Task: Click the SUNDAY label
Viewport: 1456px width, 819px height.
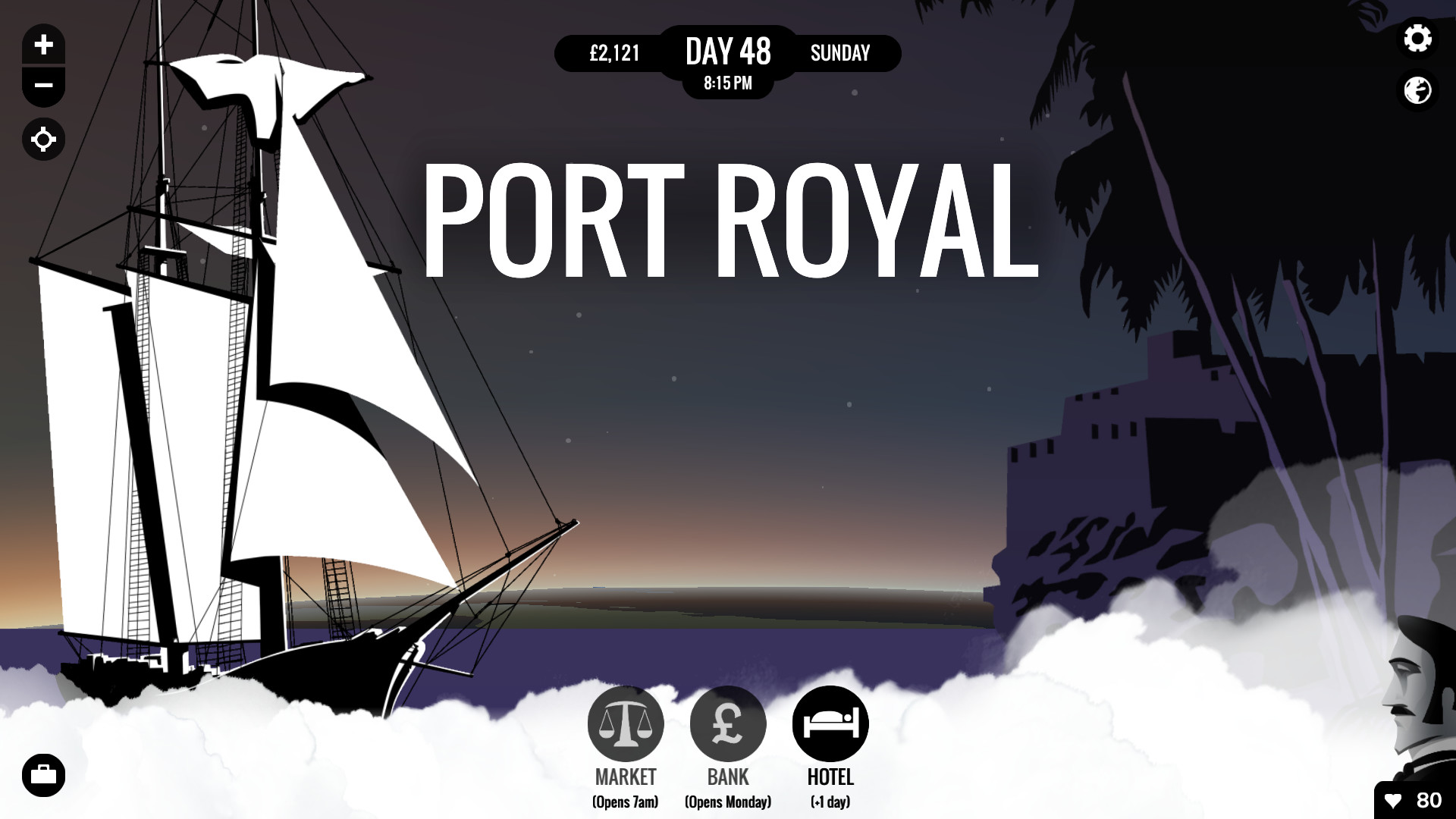Action: (840, 53)
